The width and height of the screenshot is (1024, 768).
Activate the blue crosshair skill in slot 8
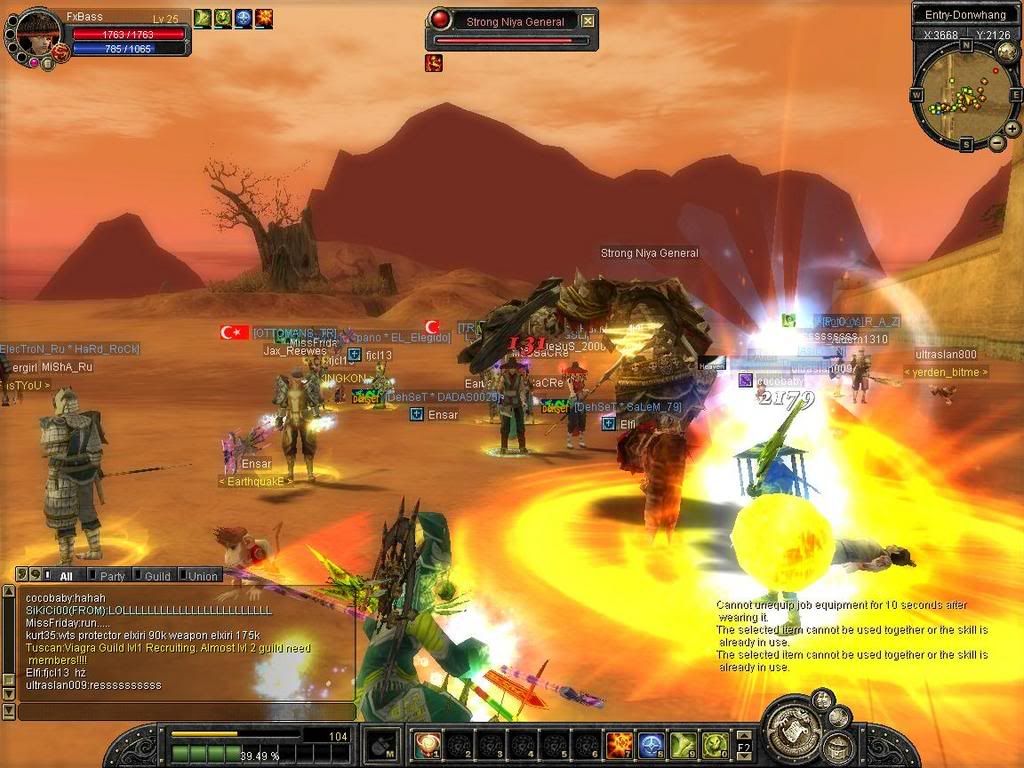click(x=651, y=744)
